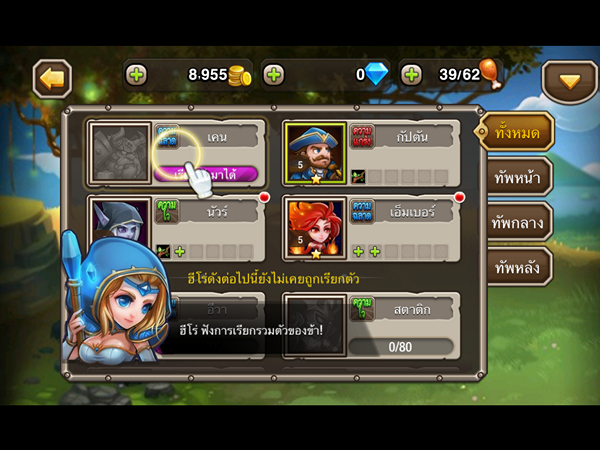
Task: Go back with the orange arrow button
Action: [x=52, y=79]
